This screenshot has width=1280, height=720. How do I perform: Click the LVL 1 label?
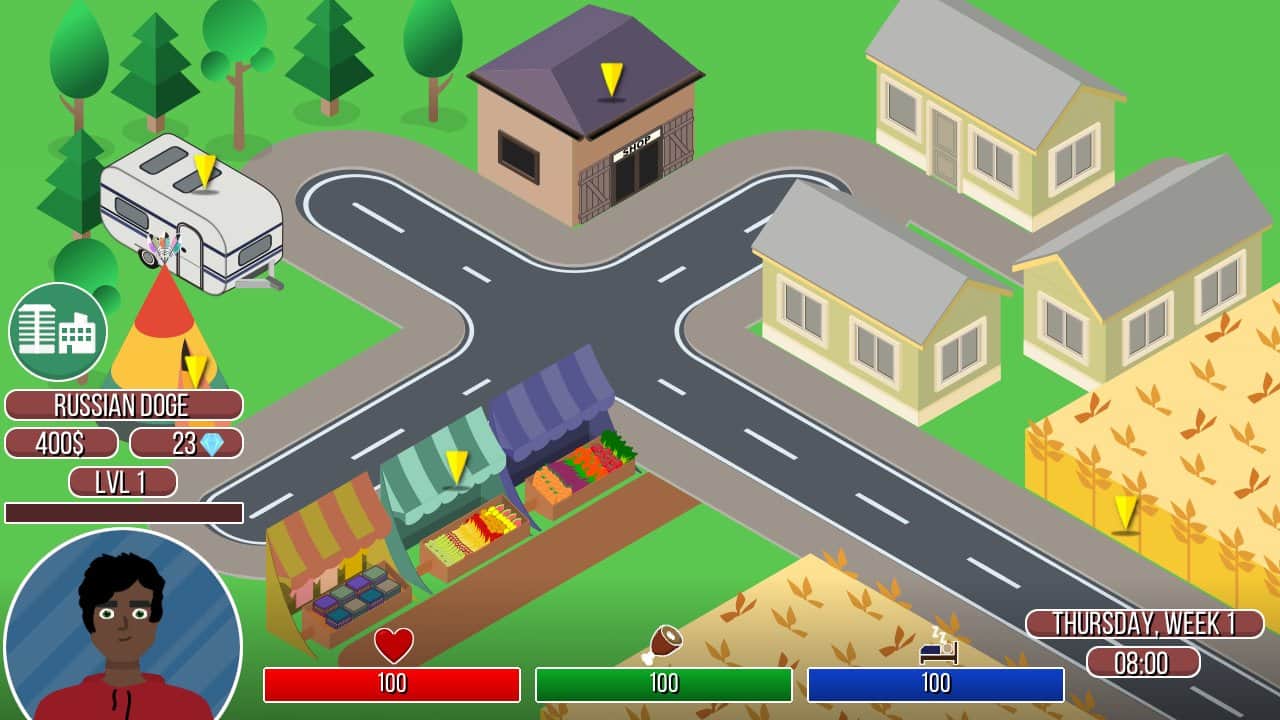[122, 479]
